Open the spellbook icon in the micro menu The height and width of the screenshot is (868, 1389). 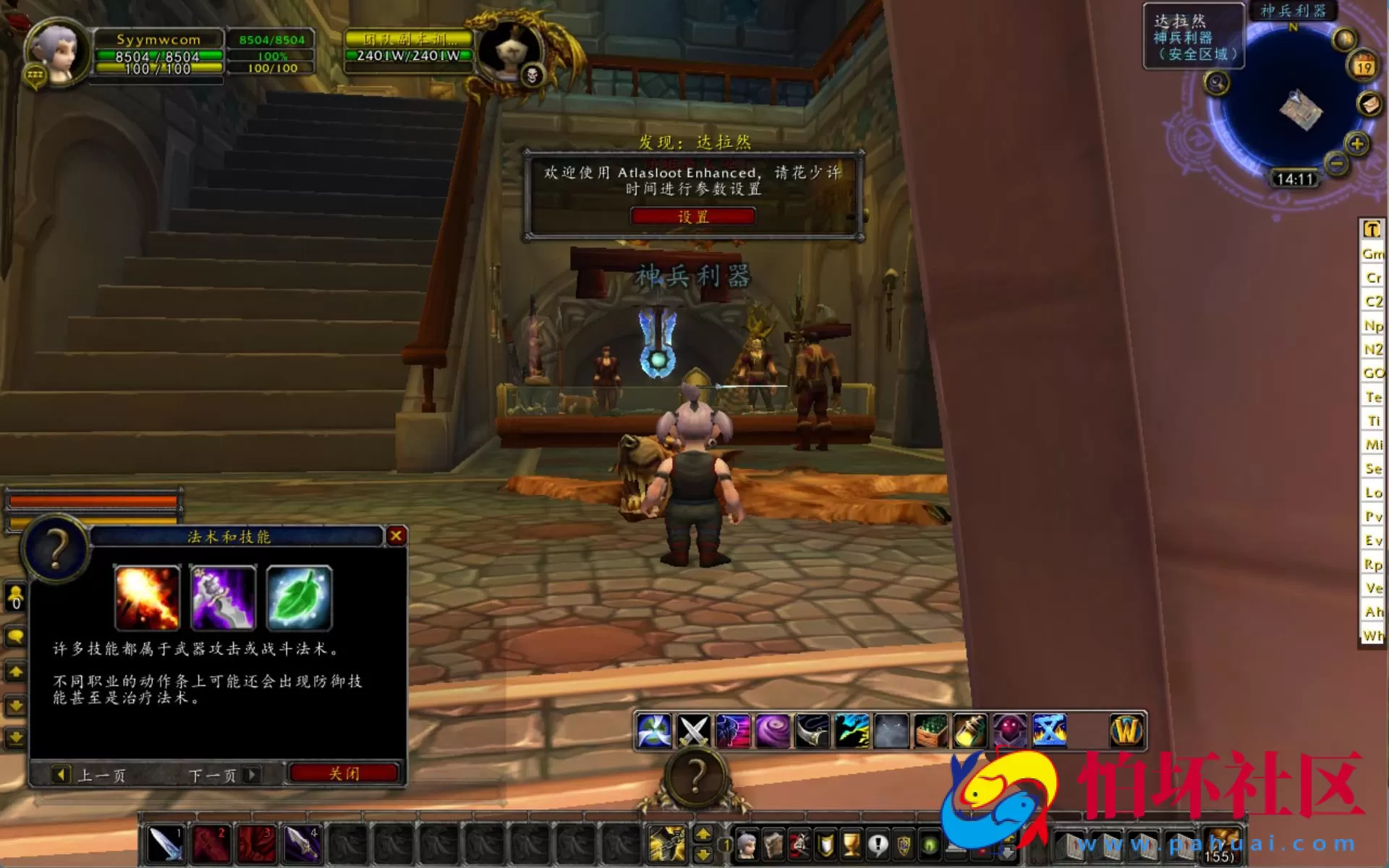click(773, 846)
